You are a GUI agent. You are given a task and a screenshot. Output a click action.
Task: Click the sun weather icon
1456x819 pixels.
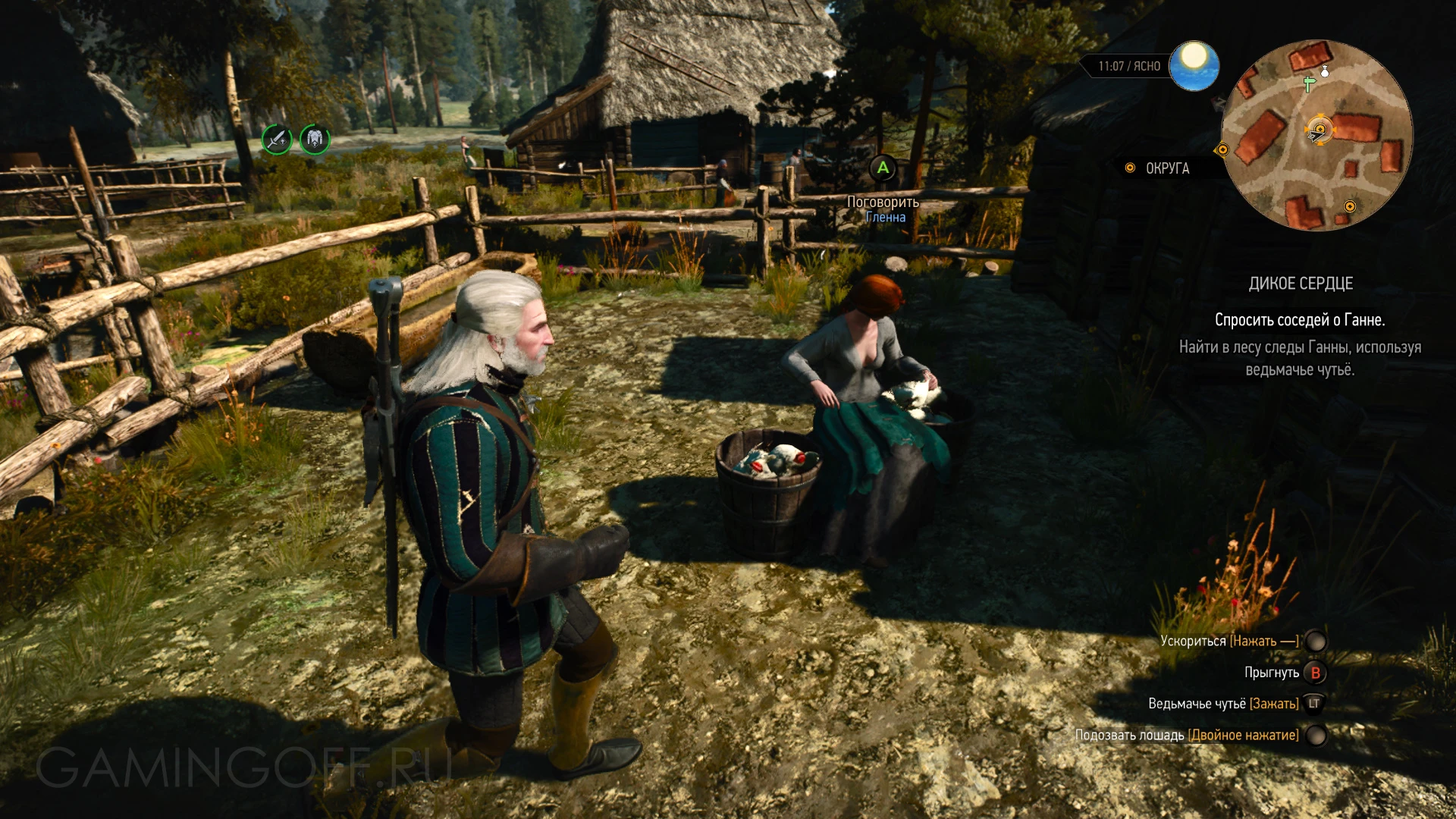tap(1194, 65)
